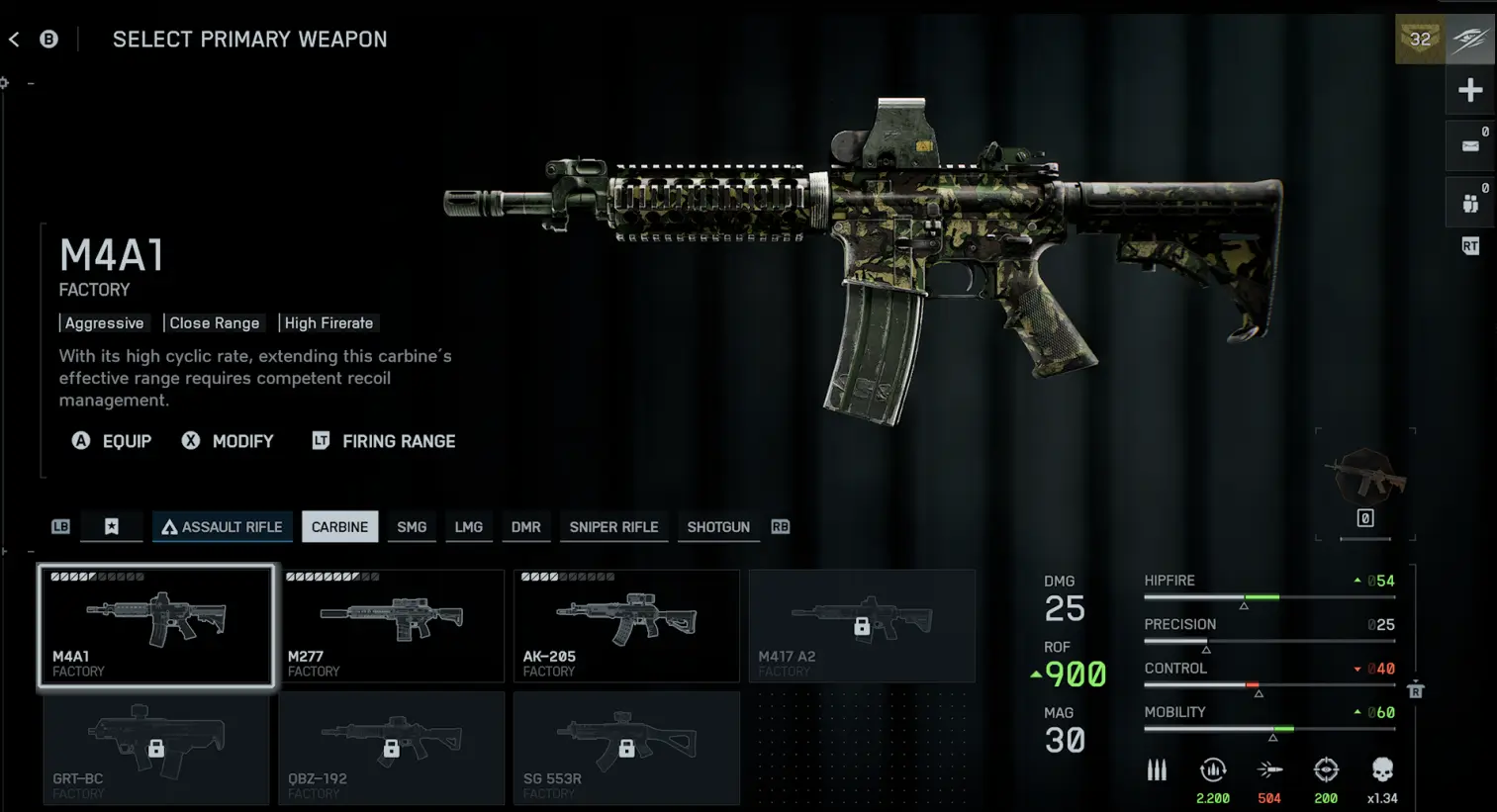1497x812 pixels.
Task: Click the plus icon in right sidebar
Action: (x=1470, y=91)
